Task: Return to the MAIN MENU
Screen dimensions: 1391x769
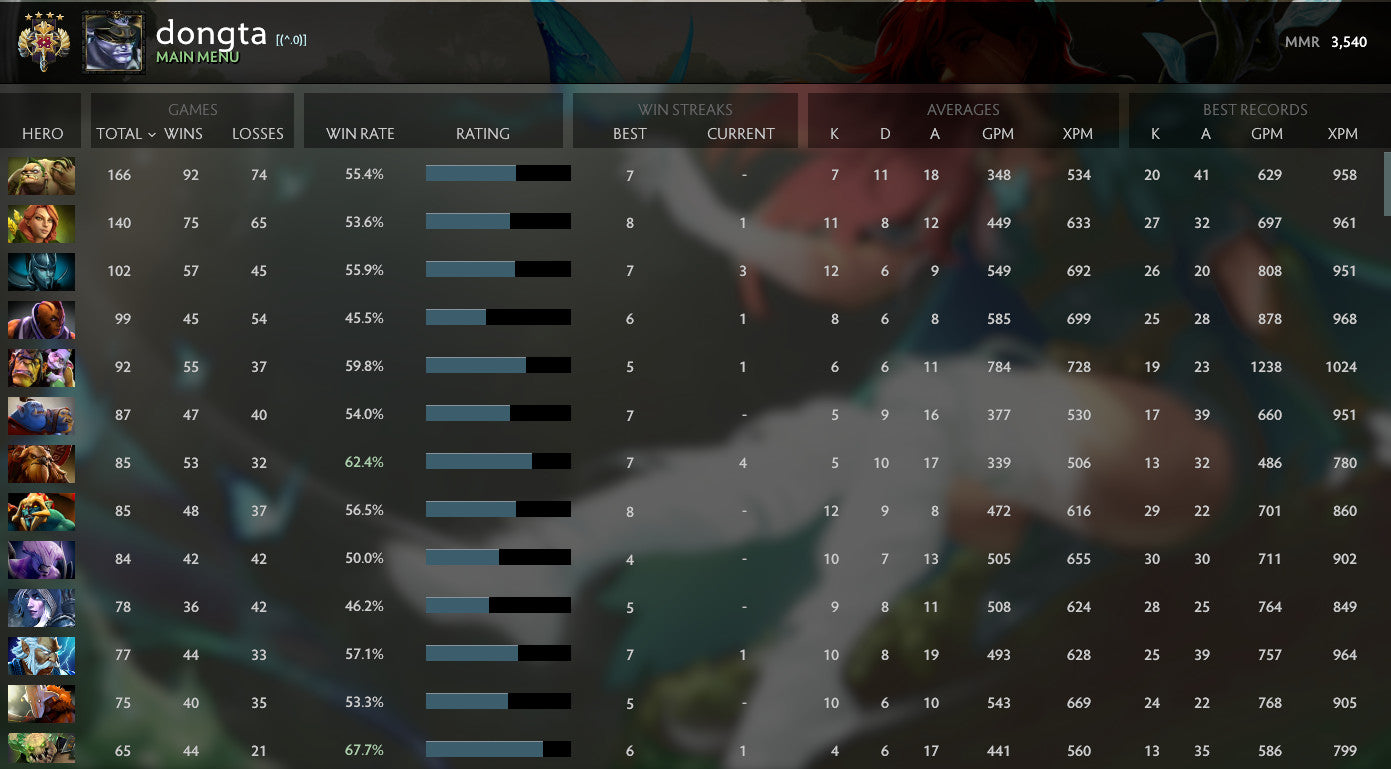Action: pyautogui.click(x=199, y=57)
